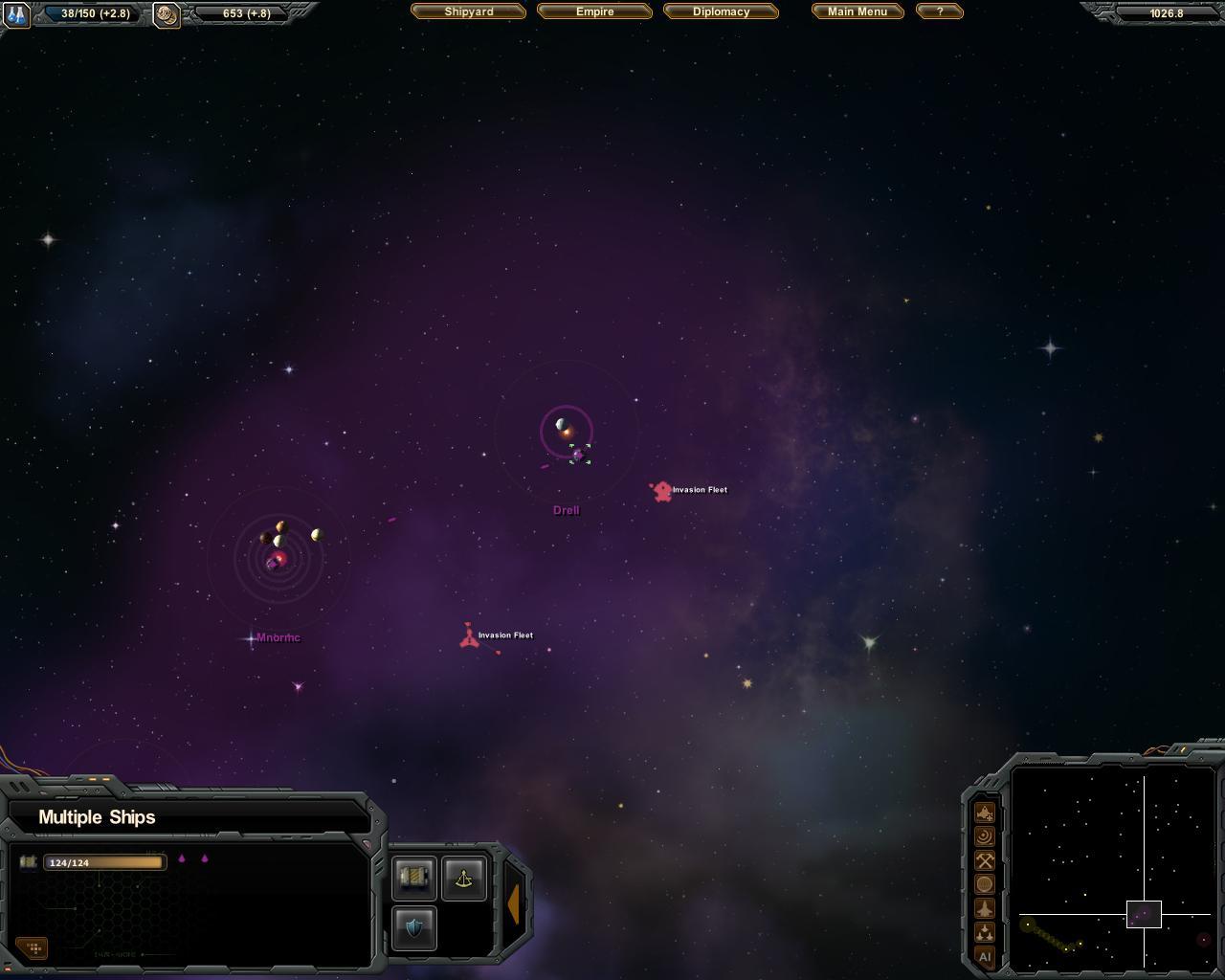This screenshot has height=980, width=1225.
Task: Click the planet globe icon beside the minimap
Action: [x=985, y=884]
